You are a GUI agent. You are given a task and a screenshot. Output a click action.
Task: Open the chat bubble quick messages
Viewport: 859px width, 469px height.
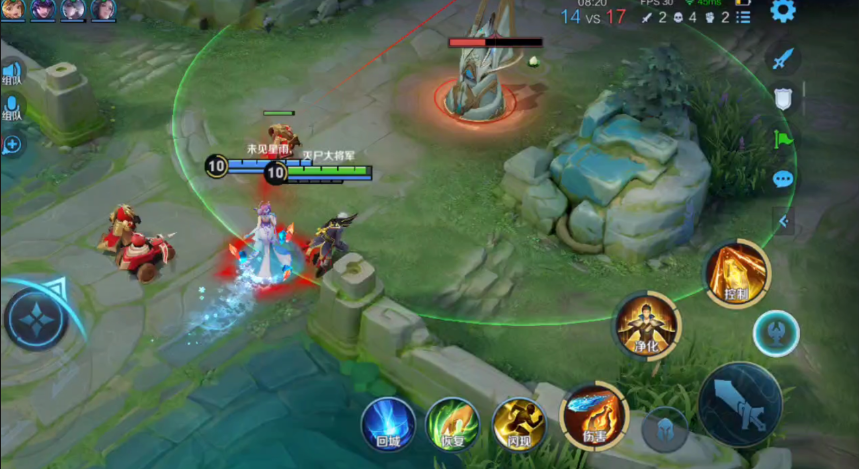coord(783,179)
